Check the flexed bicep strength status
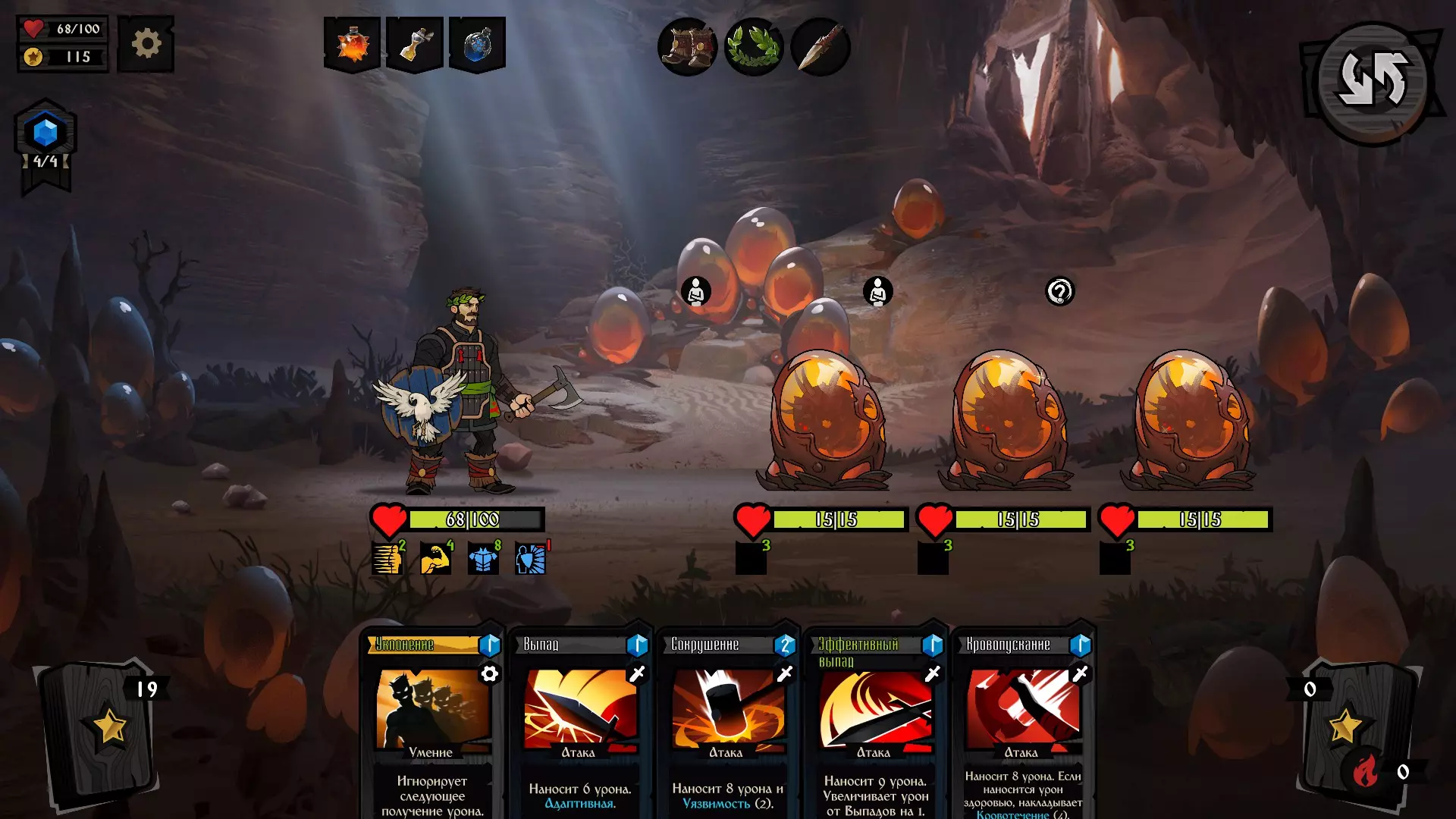 435,560
